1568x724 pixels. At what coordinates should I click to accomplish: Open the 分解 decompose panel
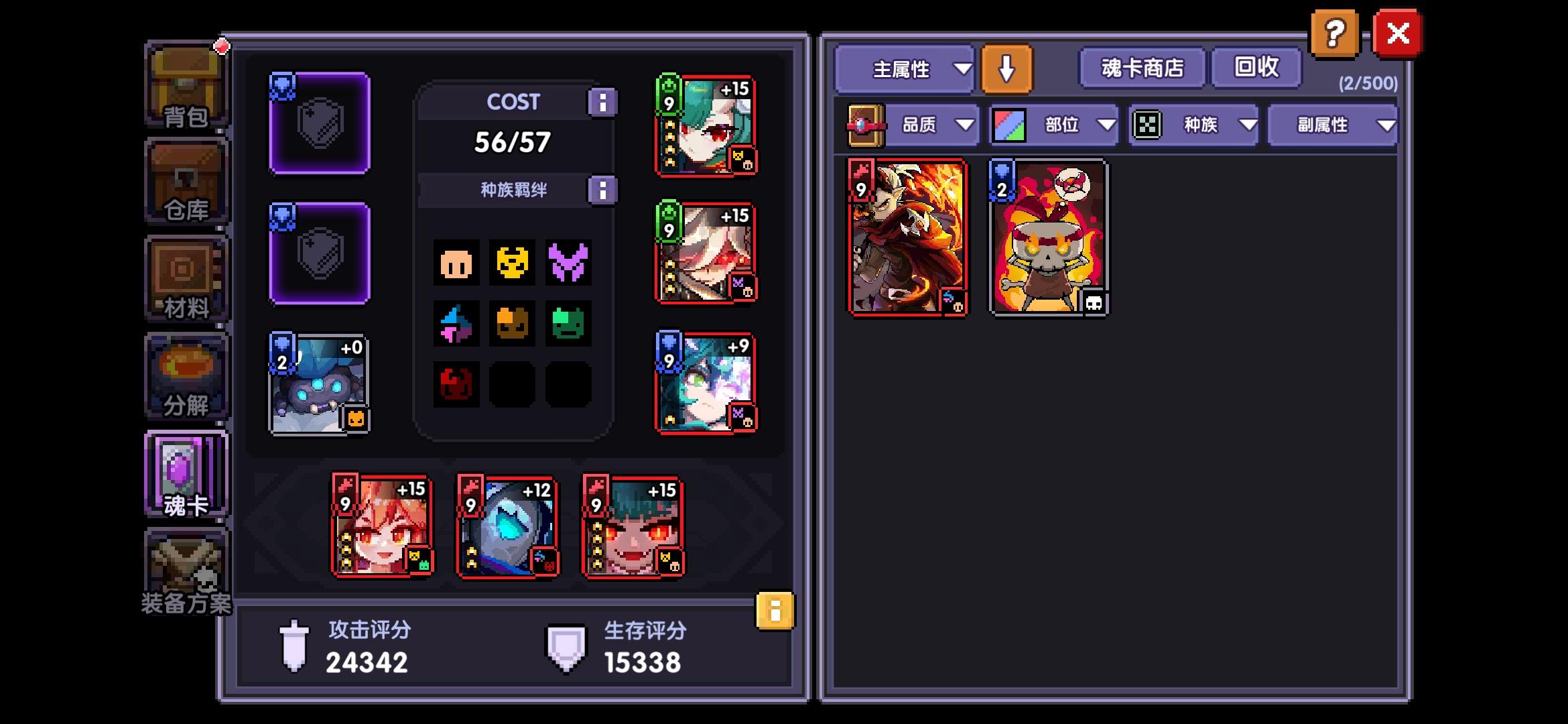(x=186, y=377)
